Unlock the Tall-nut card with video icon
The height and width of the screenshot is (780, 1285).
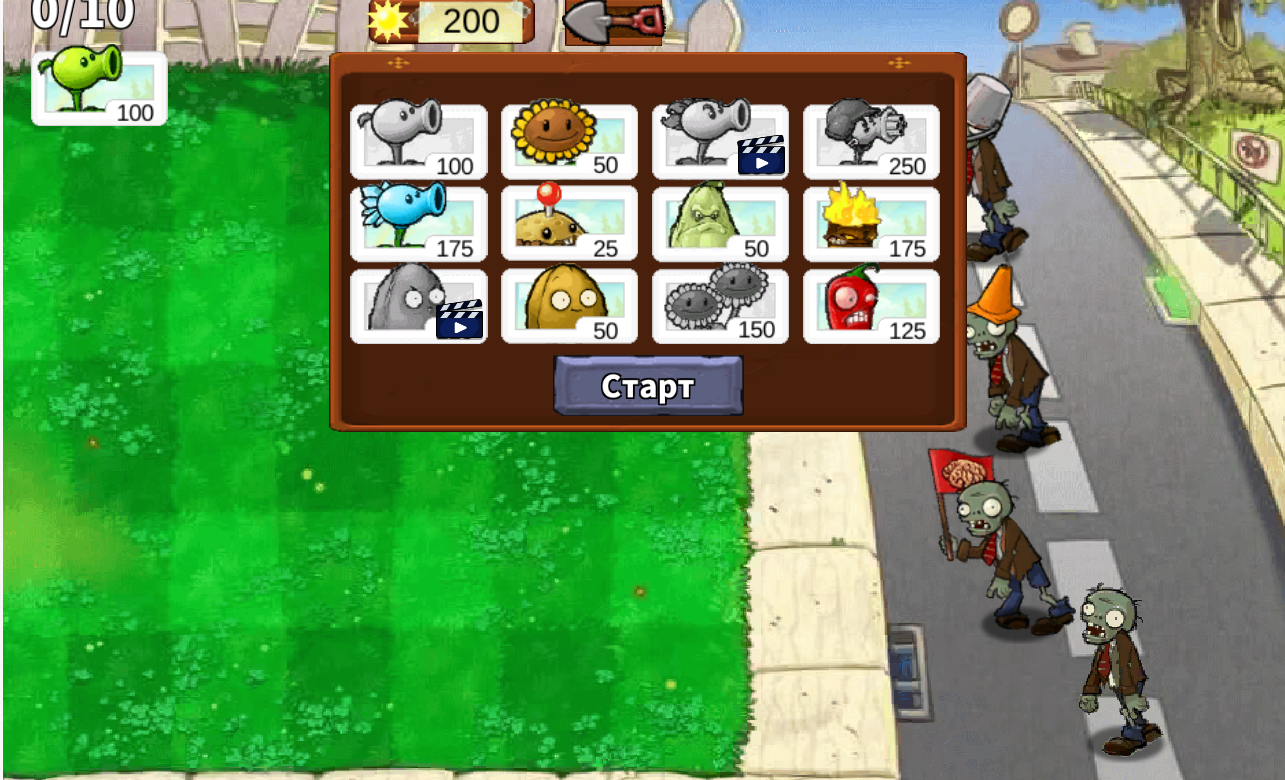(x=418, y=305)
